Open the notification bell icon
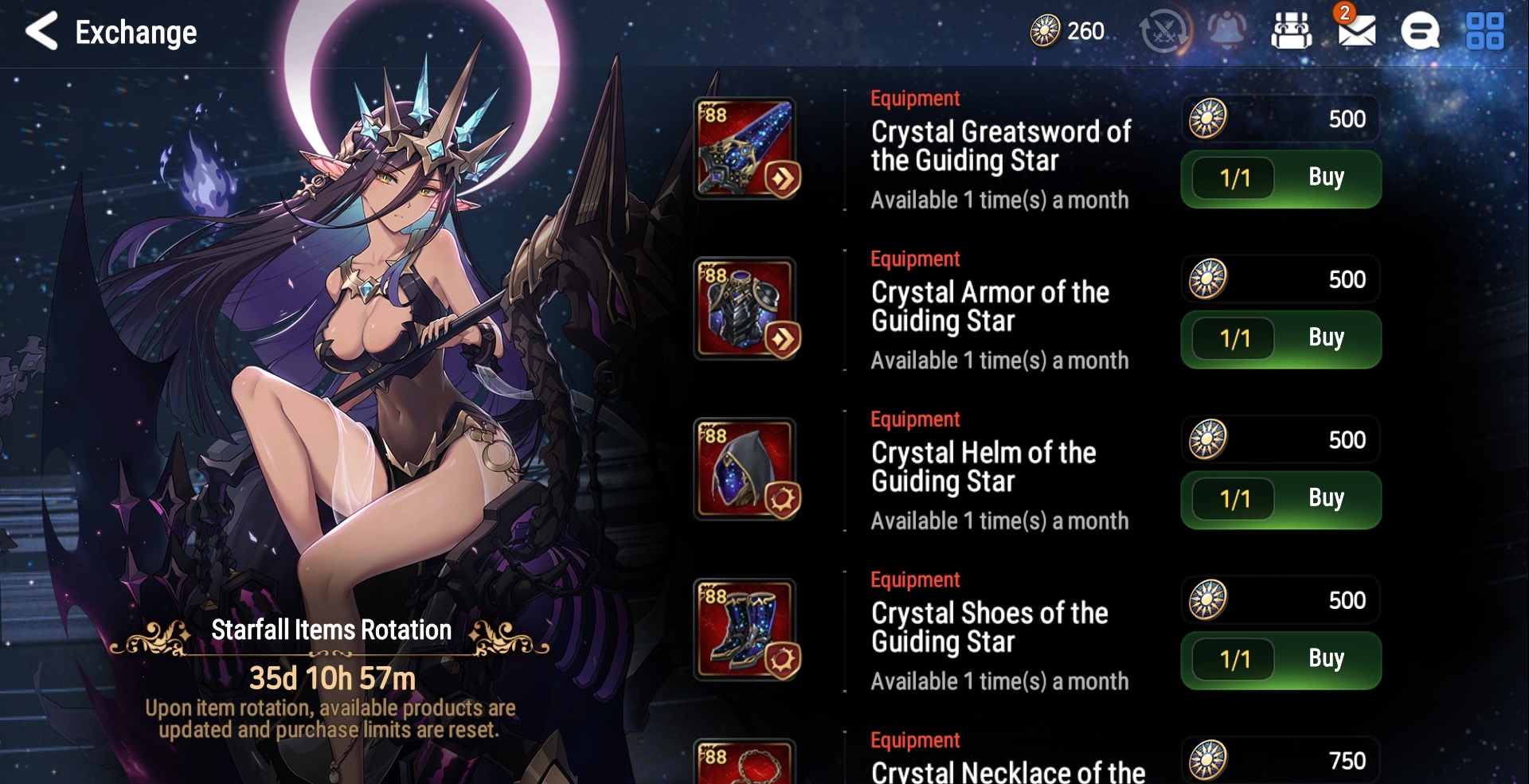The width and height of the screenshot is (1529, 784). pyautogui.click(x=1227, y=31)
